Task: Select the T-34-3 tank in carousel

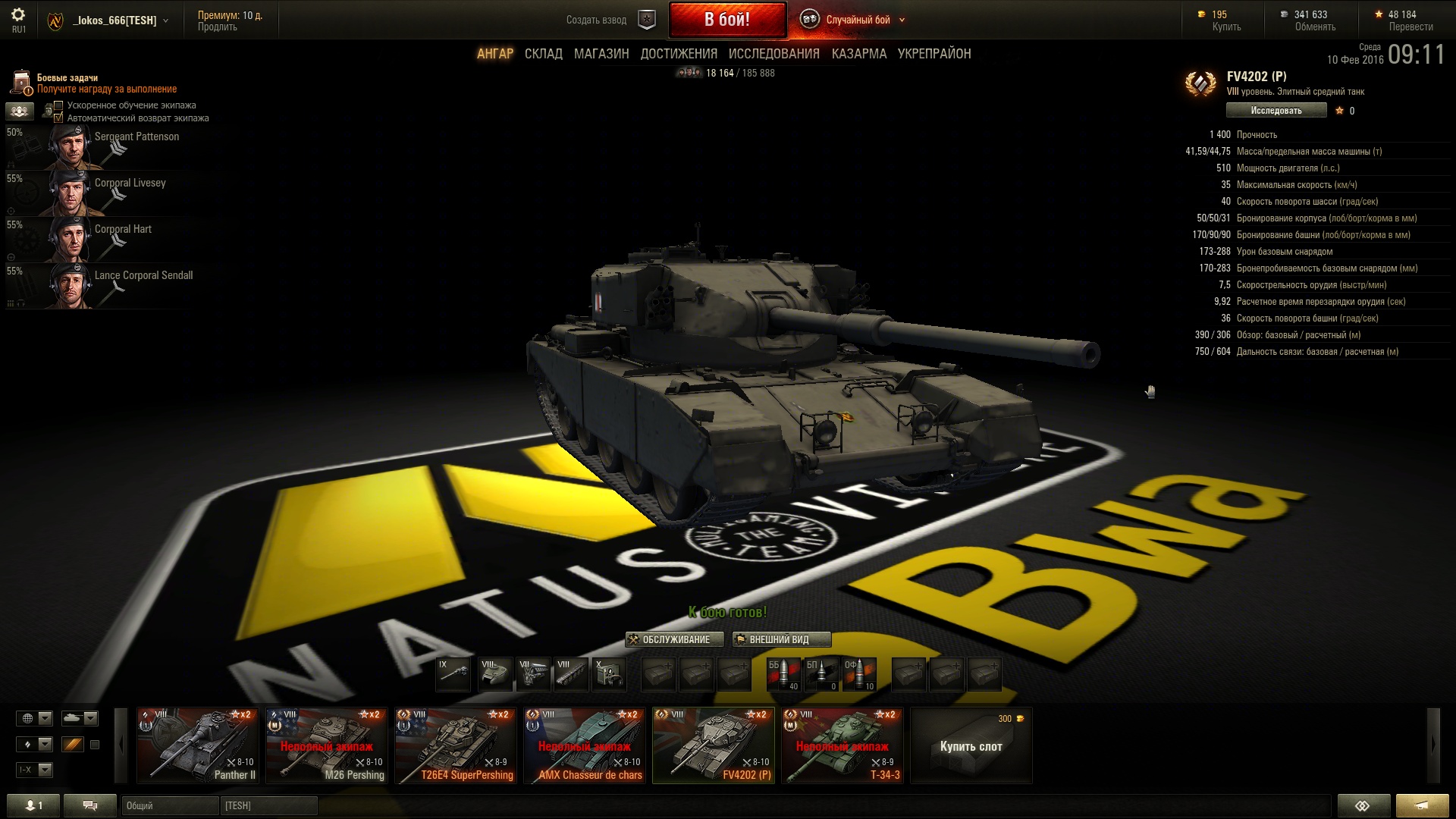Action: point(843,745)
